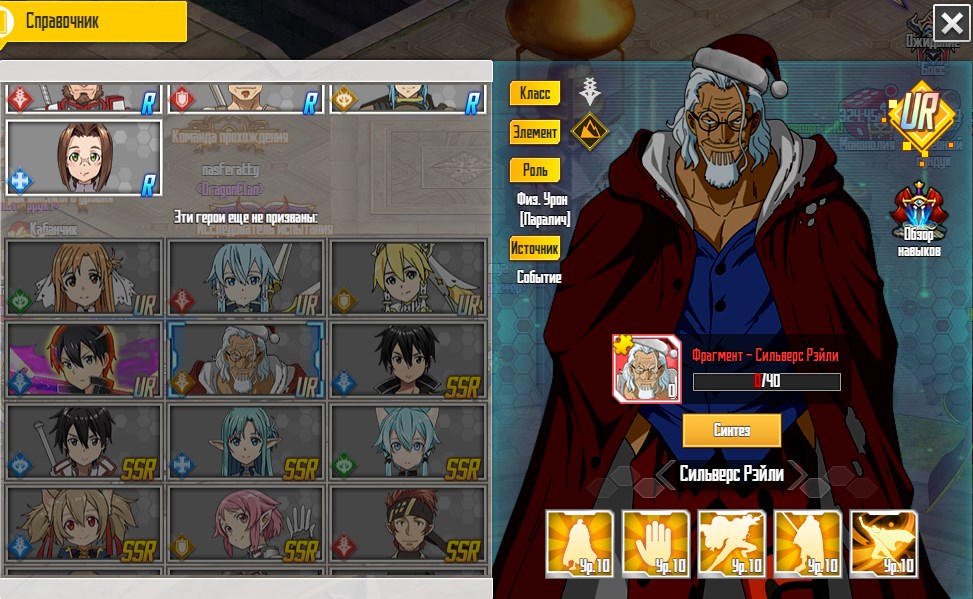Switch to next hero with right arrow
This screenshot has width=973, height=599.
797,475
